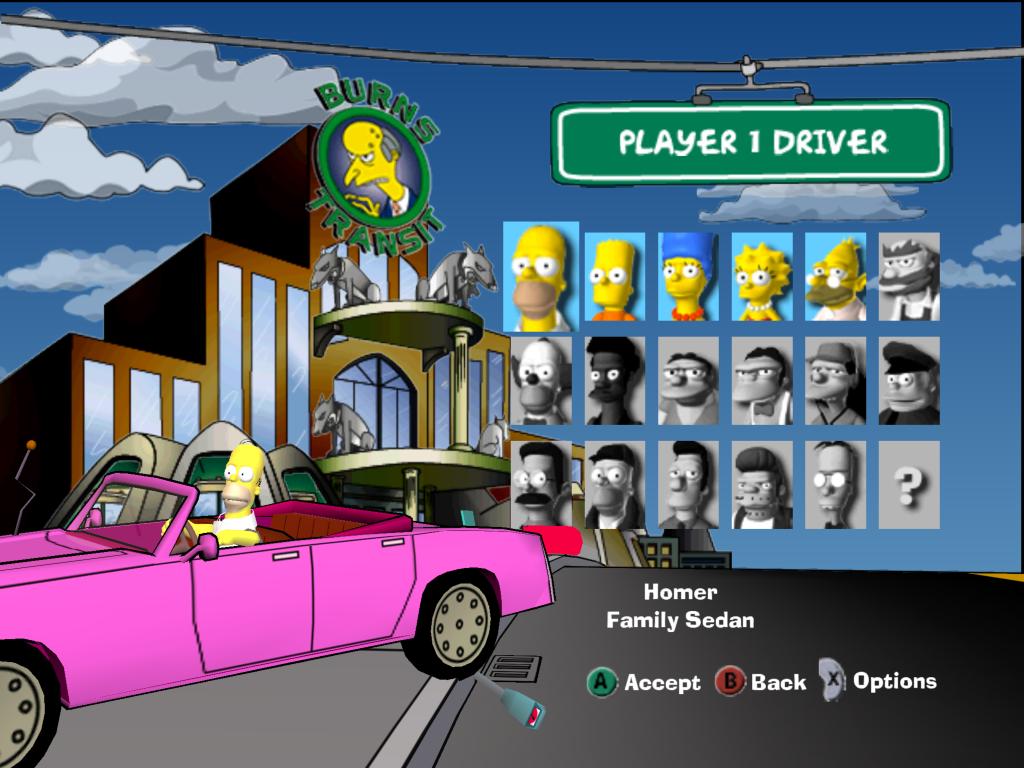Pick Marge's portrait with blue hair
Viewport: 1024px width, 768px height.
tap(688, 277)
